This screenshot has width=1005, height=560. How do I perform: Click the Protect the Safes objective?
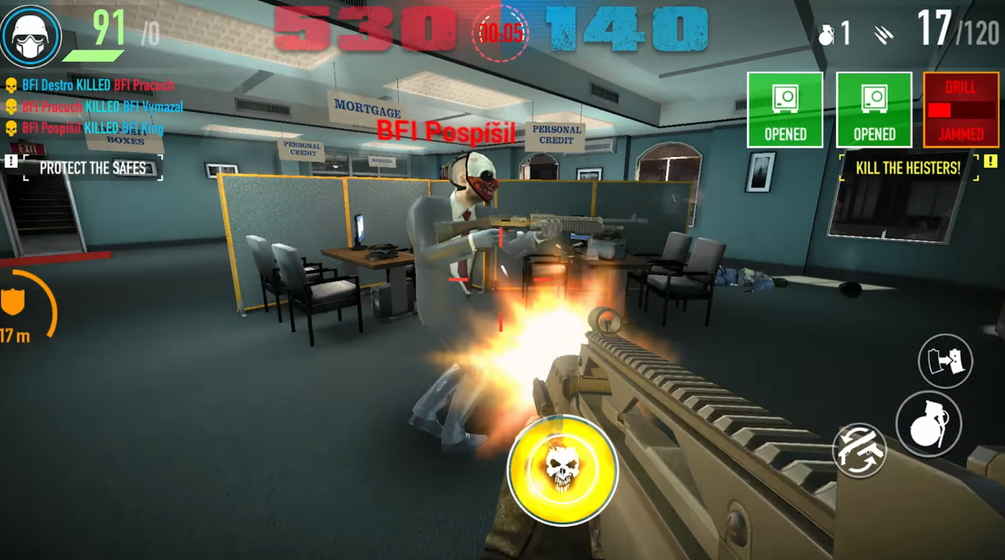pos(92,168)
